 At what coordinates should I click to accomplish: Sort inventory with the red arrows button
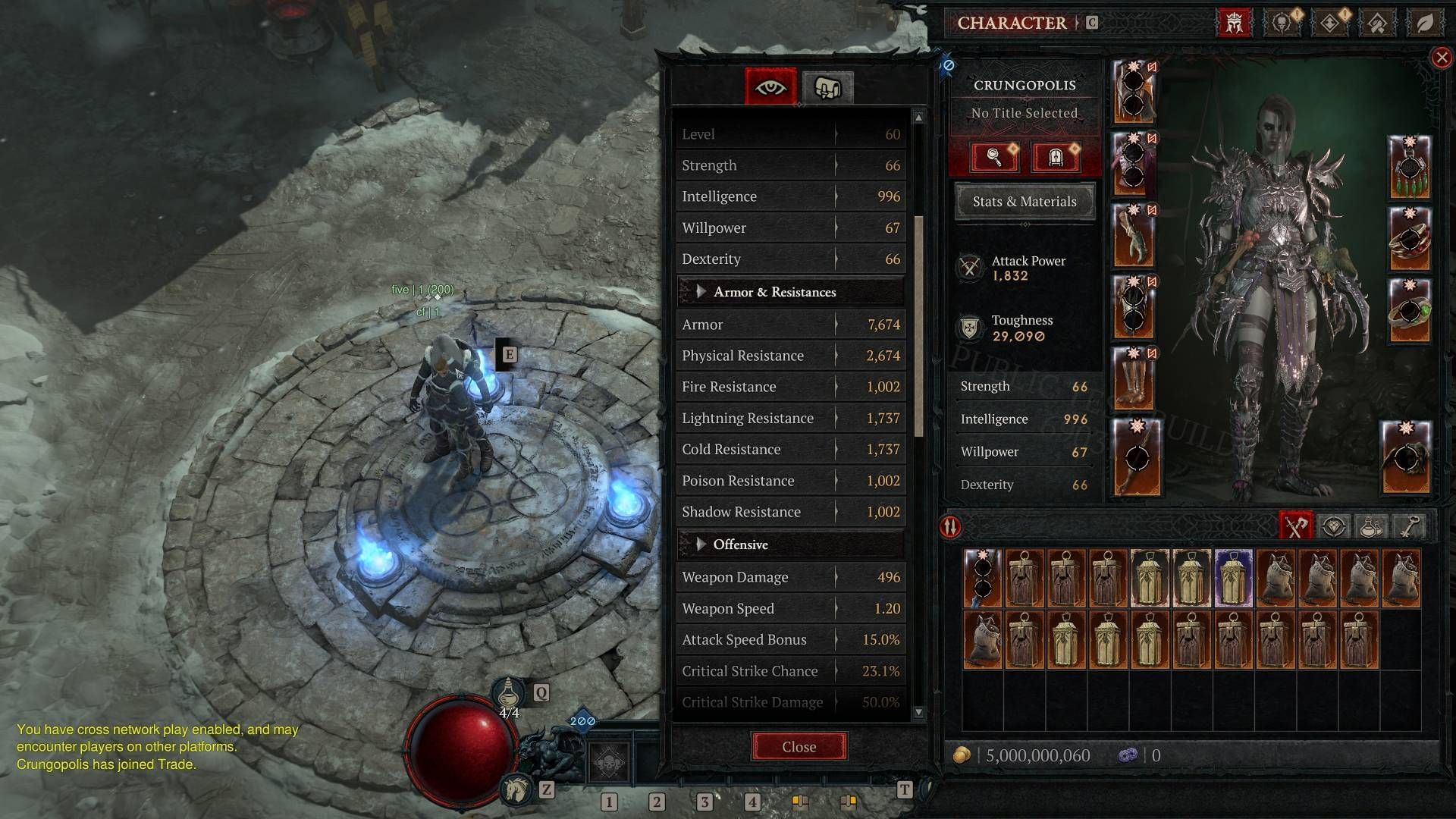[x=951, y=527]
